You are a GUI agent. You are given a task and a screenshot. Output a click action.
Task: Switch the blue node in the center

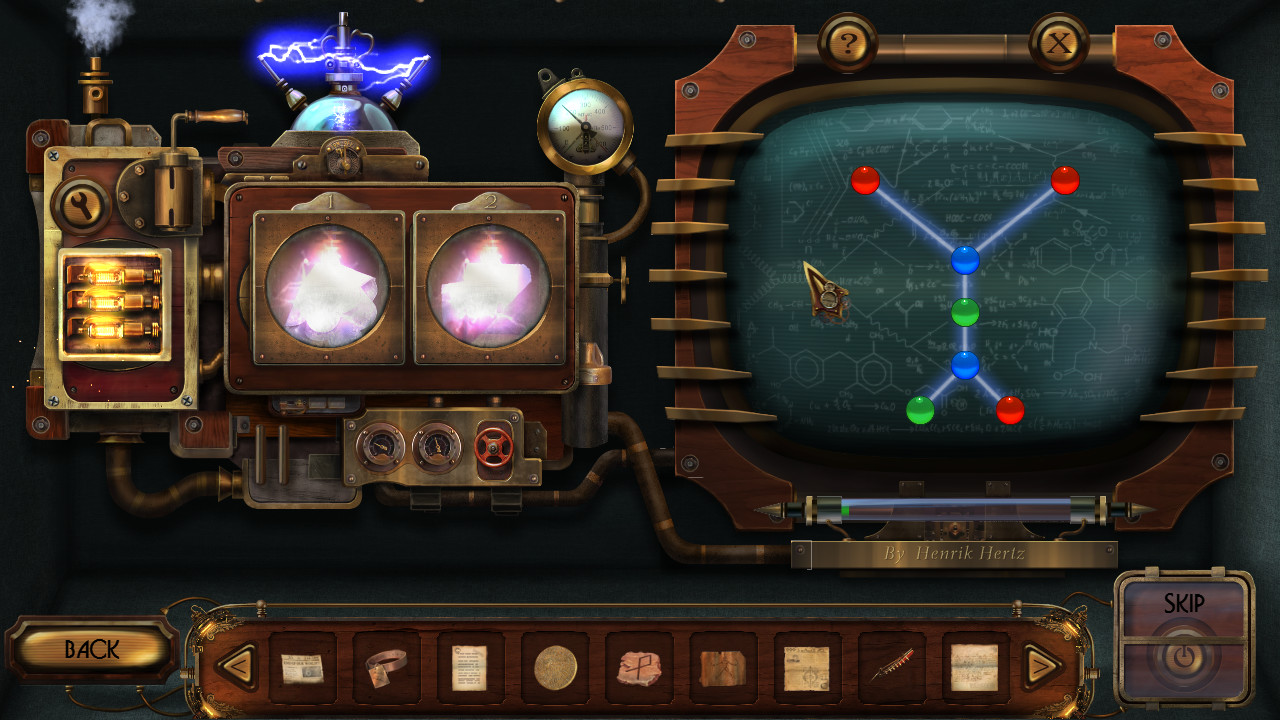[x=963, y=260]
